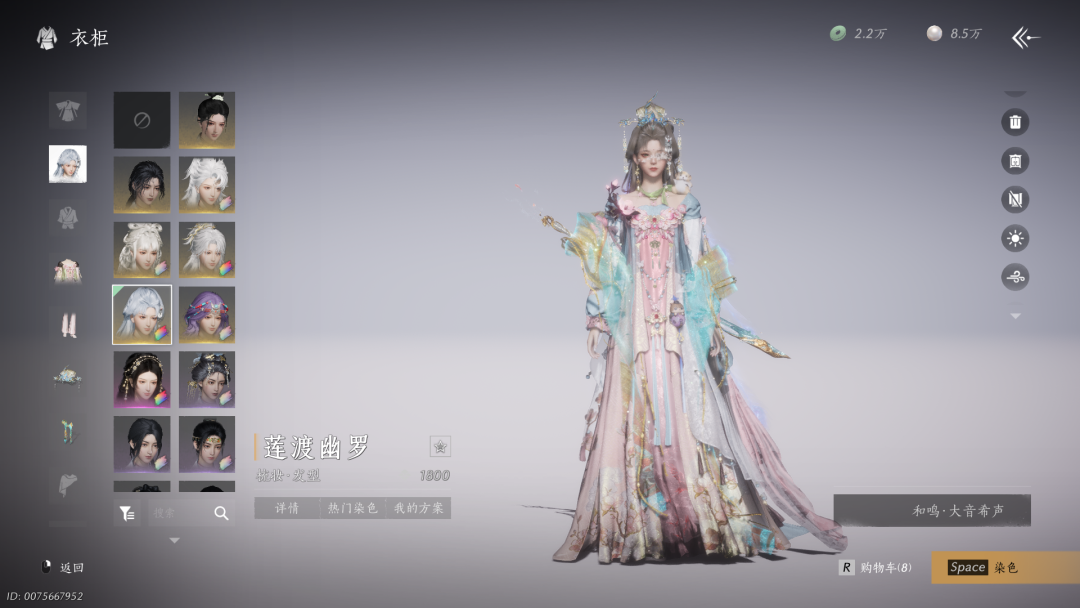Open the hairstyle filter button
Image resolution: width=1080 pixels, height=608 pixels.
tap(127, 513)
